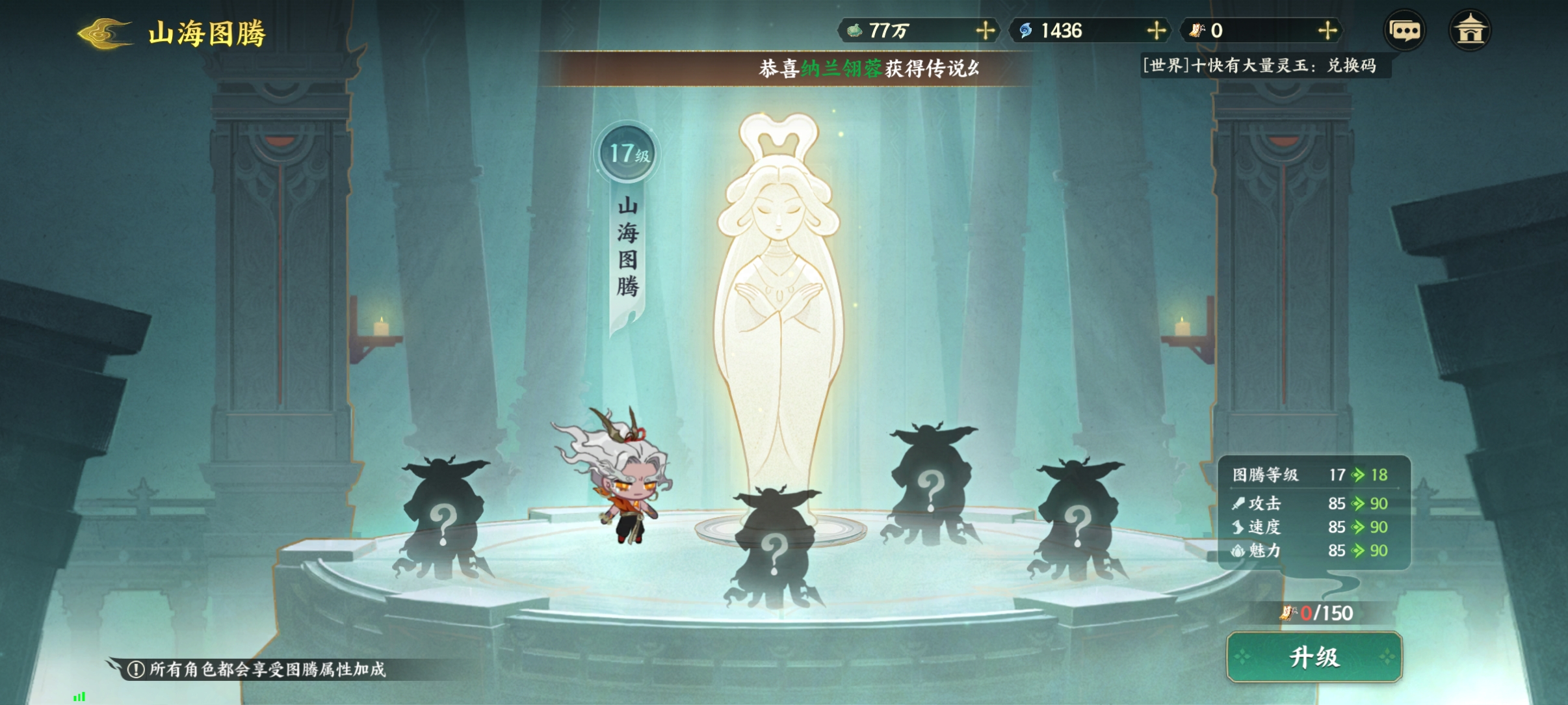Add totem upgrade material with the plus button
The image size is (1568, 705).
1327,31
